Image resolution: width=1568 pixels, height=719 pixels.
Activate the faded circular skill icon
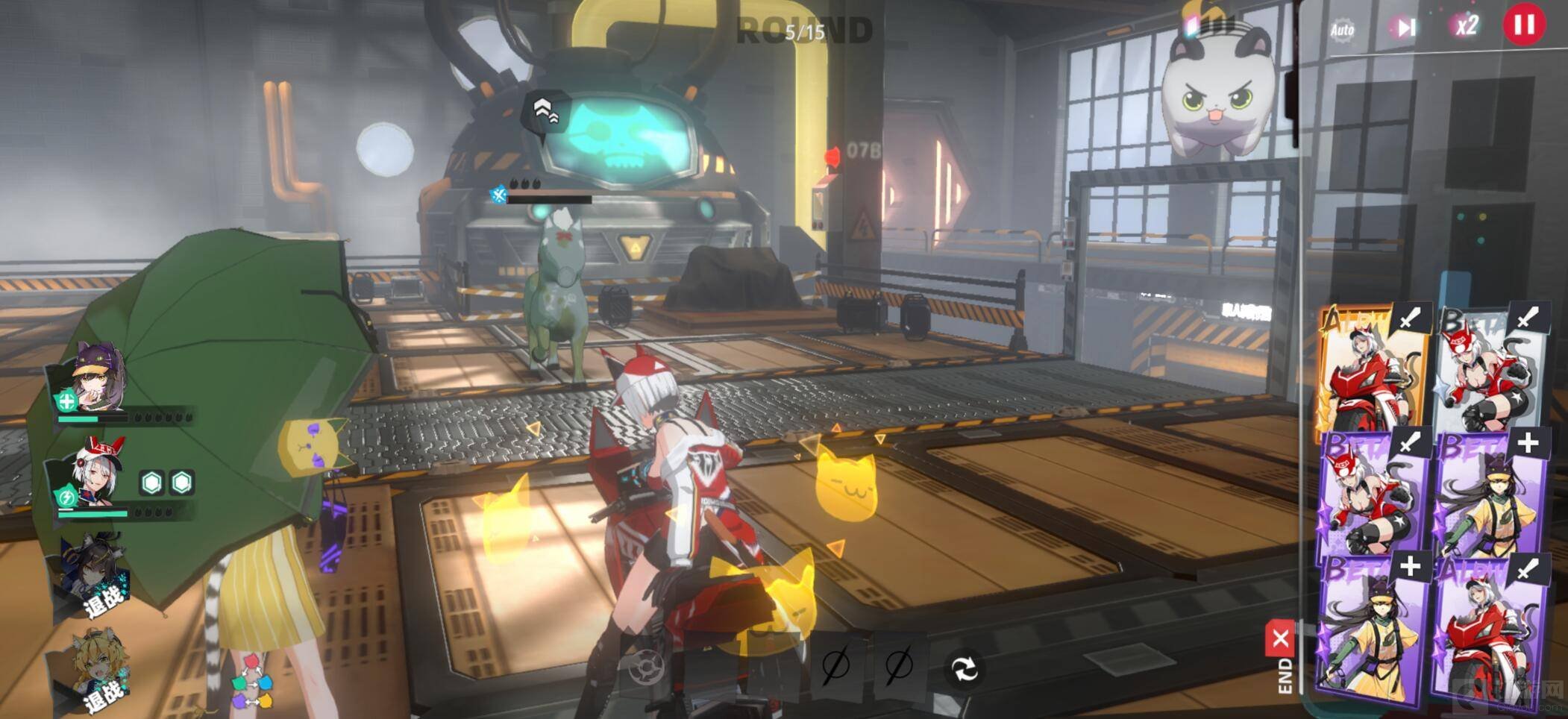[645, 668]
